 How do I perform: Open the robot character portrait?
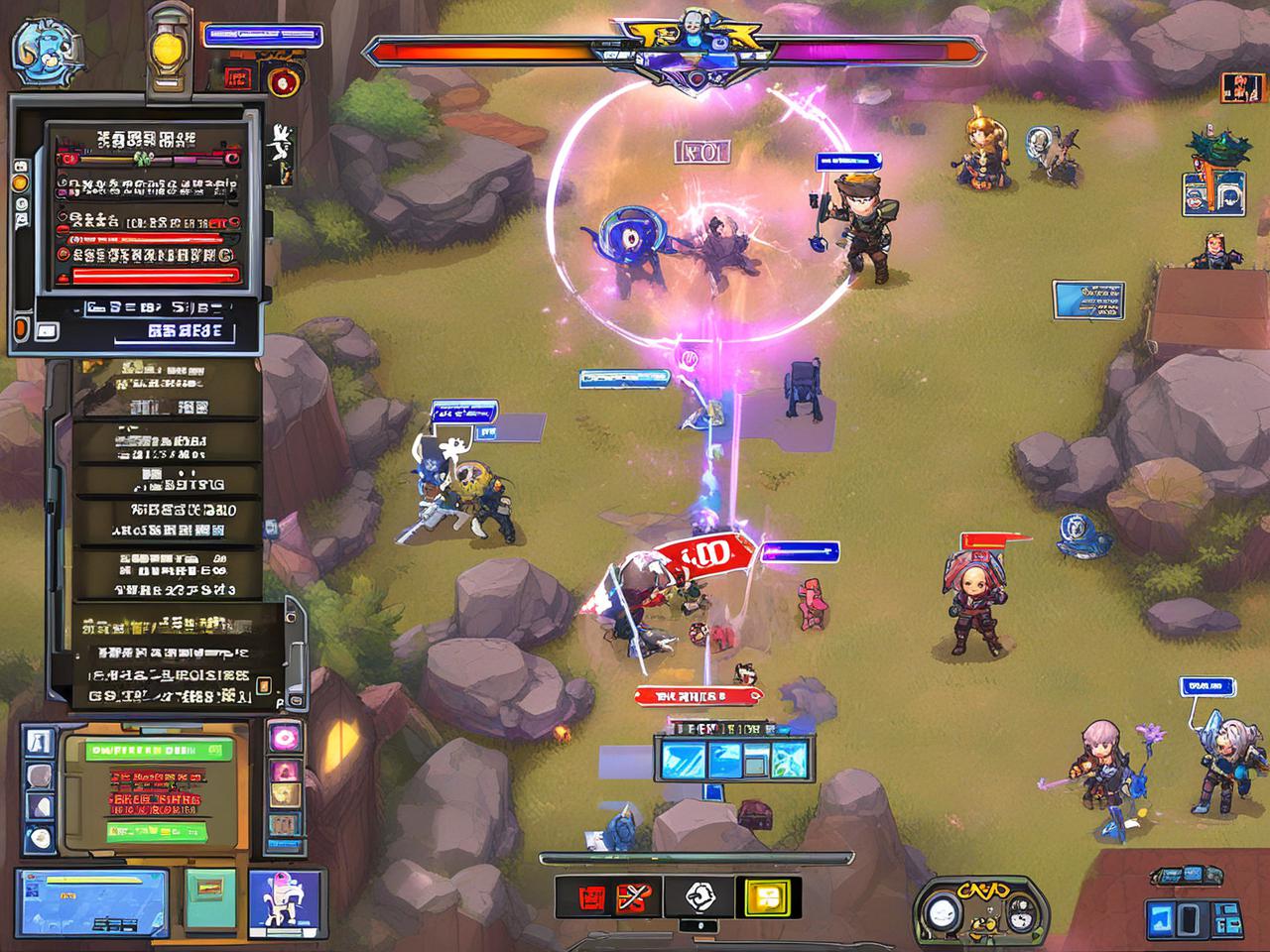287,900
